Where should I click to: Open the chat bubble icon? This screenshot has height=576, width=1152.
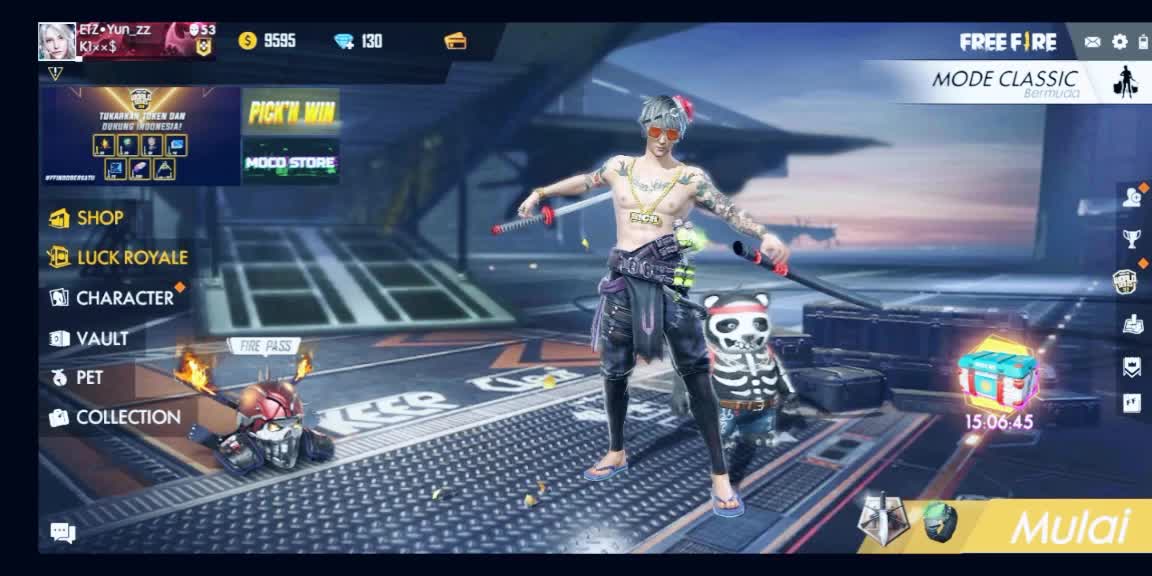tap(63, 533)
